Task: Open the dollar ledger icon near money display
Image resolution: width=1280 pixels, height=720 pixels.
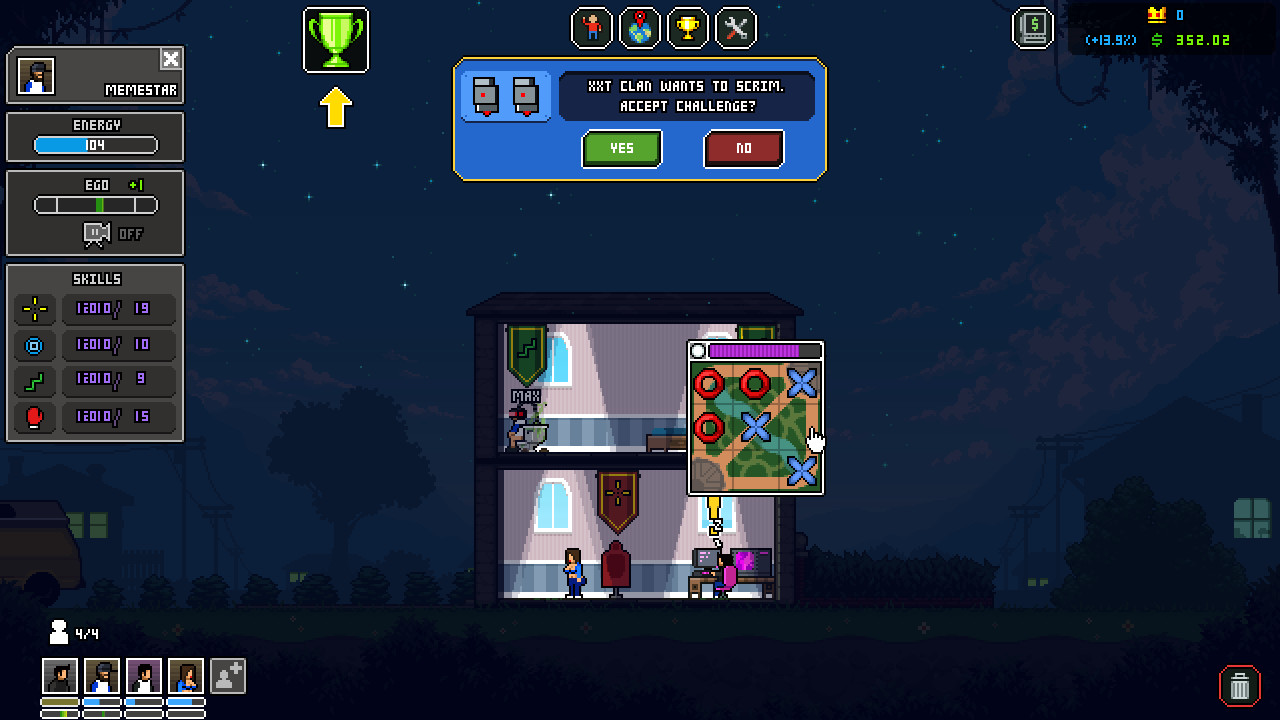Action: click(1032, 29)
